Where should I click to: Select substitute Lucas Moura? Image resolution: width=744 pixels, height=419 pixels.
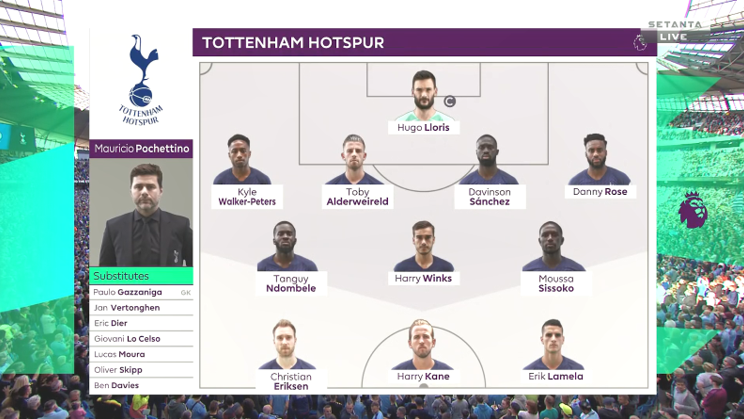click(x=141, y=354)
